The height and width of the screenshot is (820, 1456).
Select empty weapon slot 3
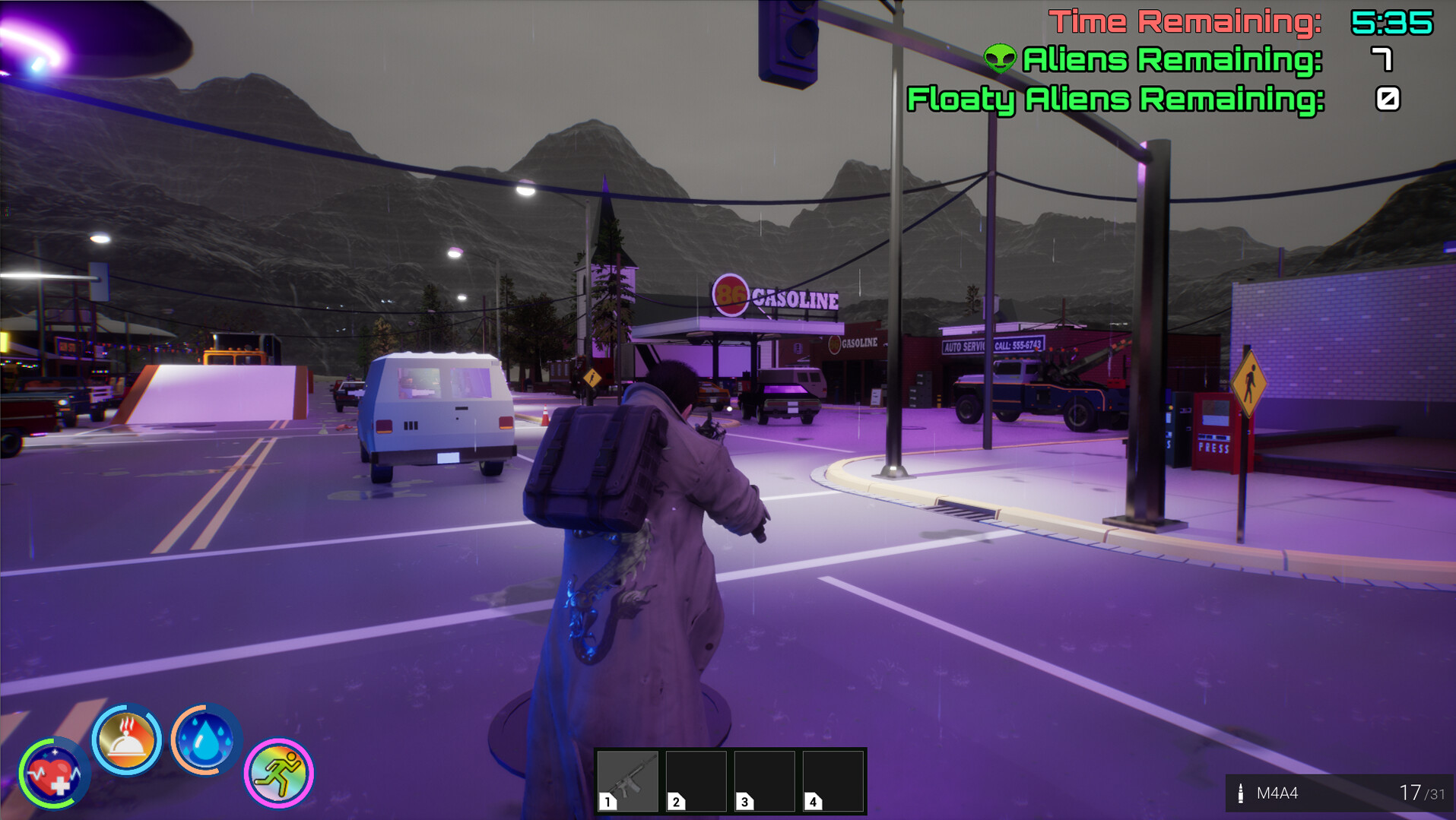click(x=763, y=781)
